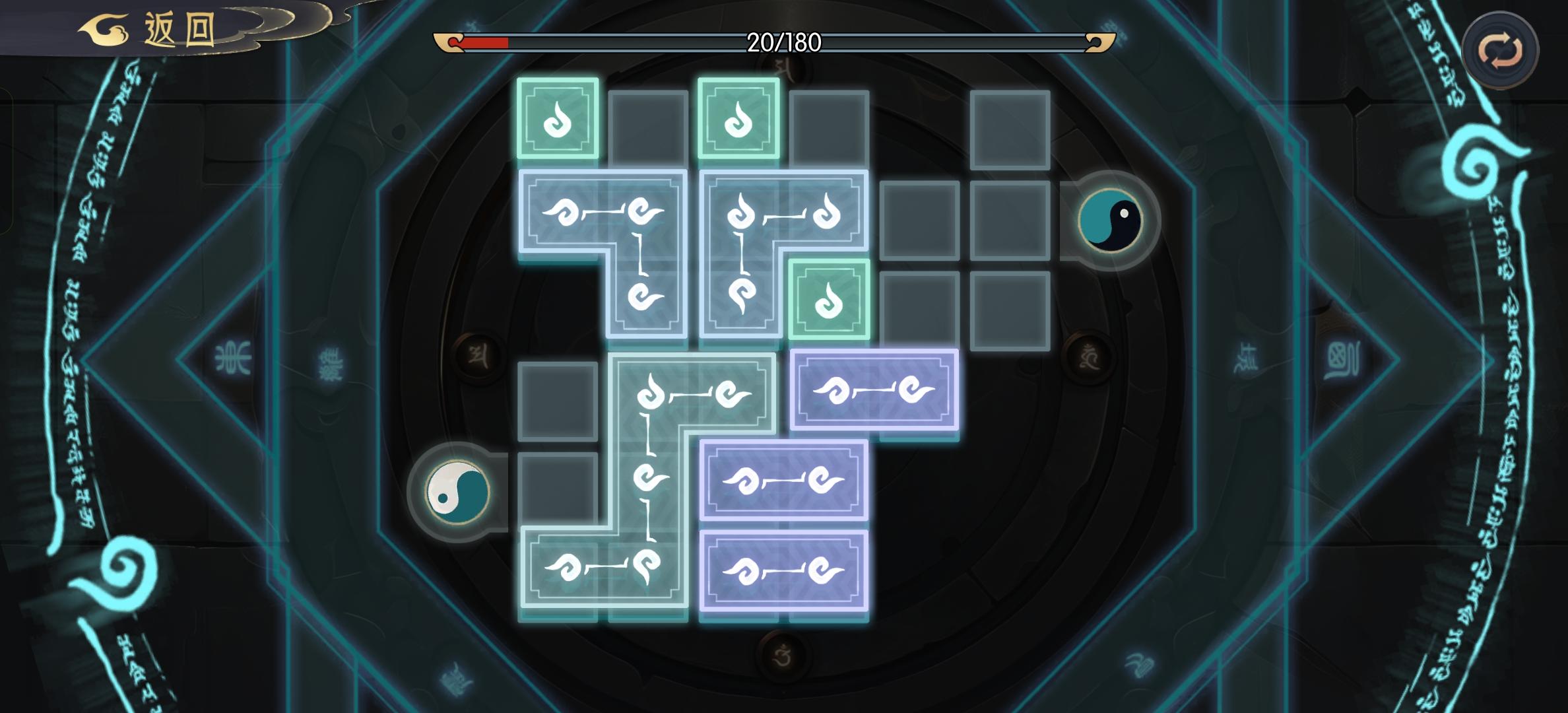Screen dimensions: 1568x713
Task: Tap the small green flame tile mid-board
Action: point(830,298)
